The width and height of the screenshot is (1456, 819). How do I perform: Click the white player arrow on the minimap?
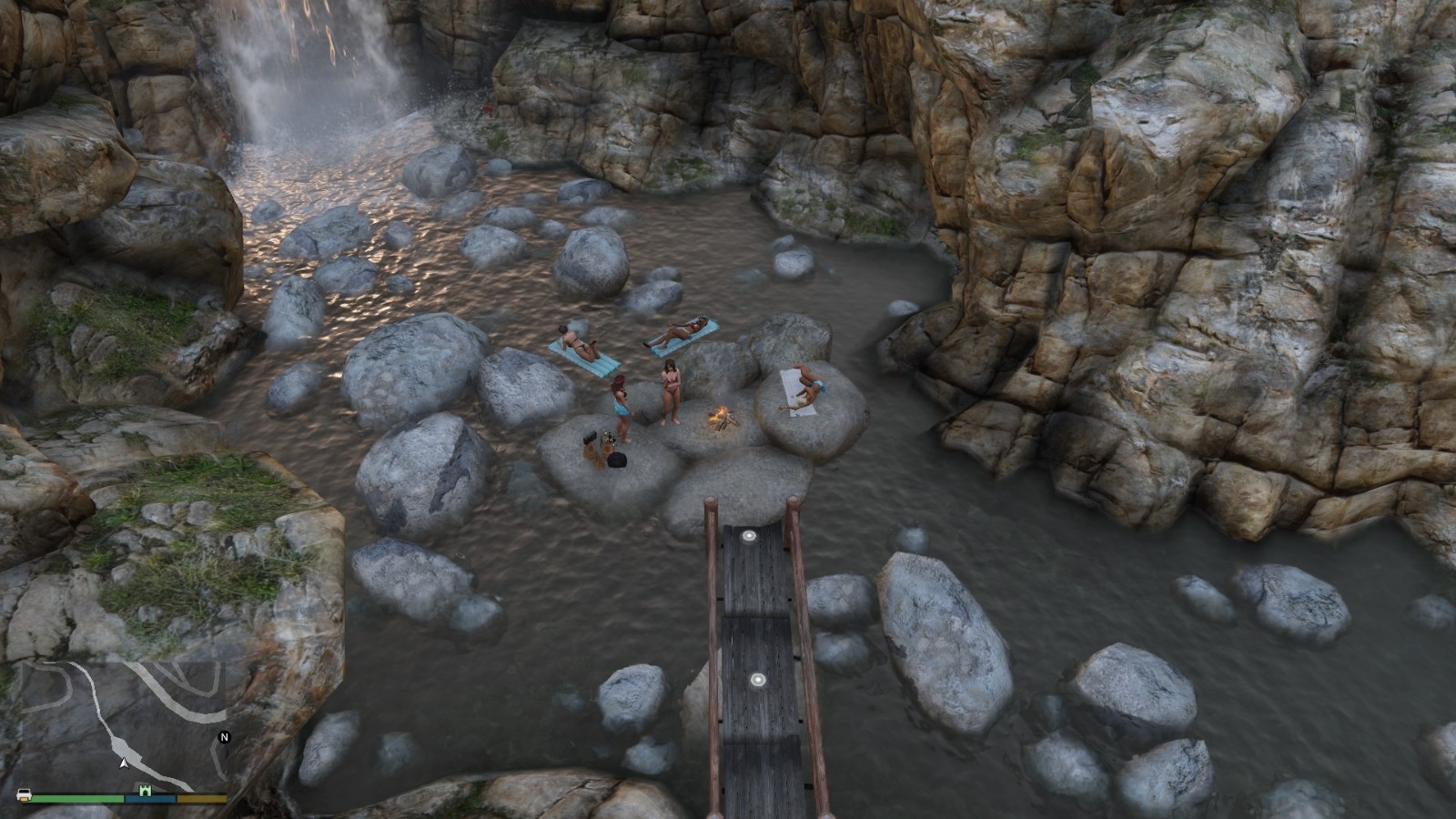[124, 764]
